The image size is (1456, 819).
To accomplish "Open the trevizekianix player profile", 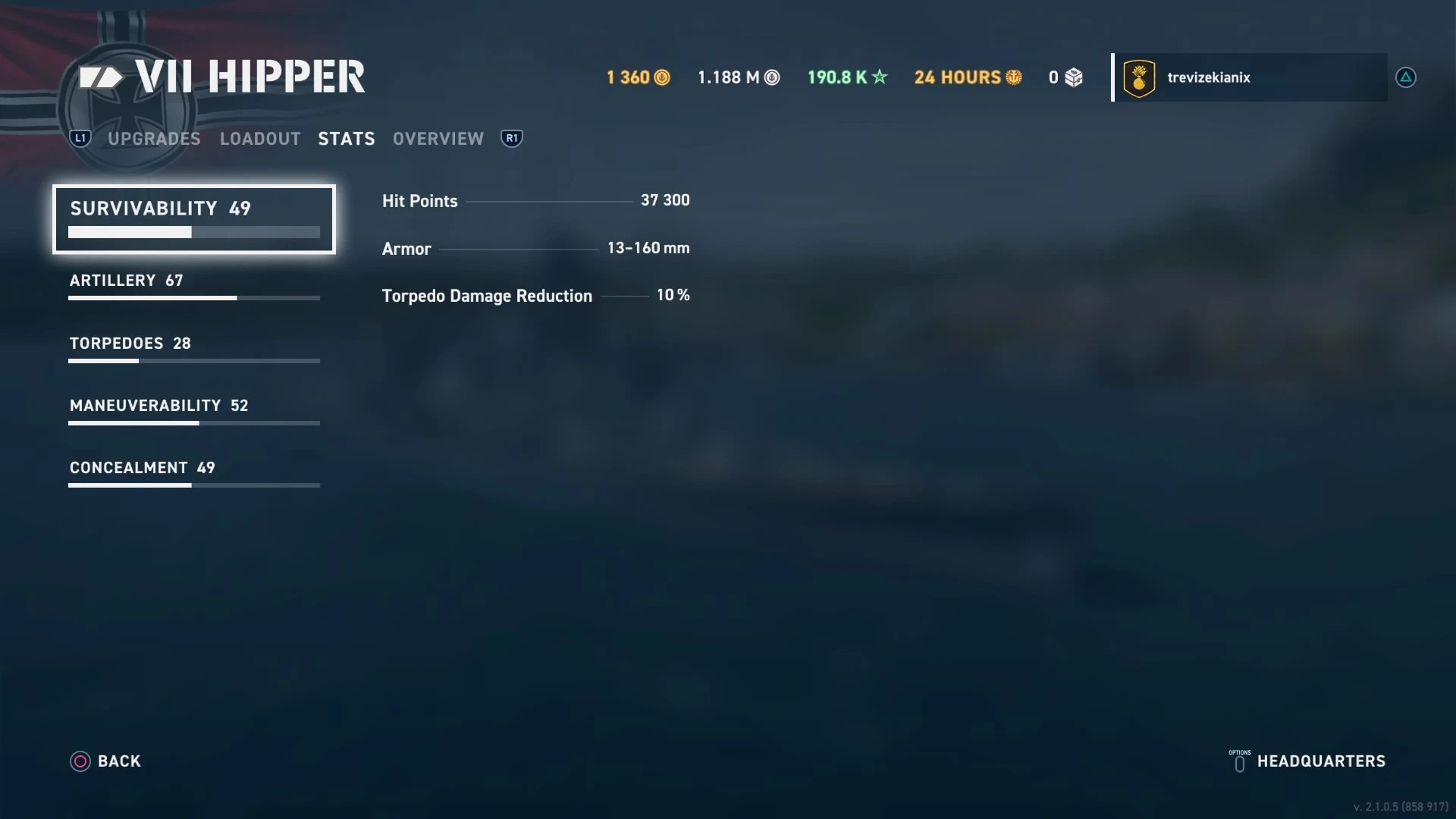I will pos(1250,77).
